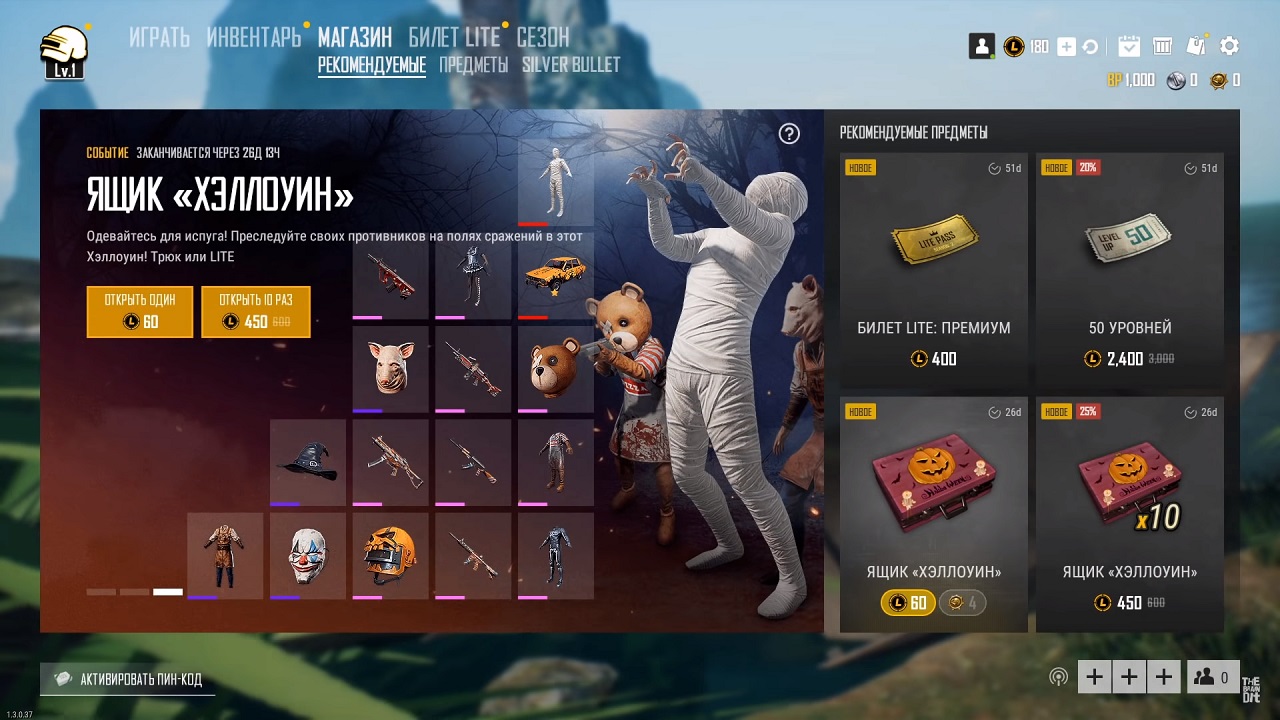The width and height of the screenshot is (1280, 720).
Task: Show crate help via question mark icon
Action: click(x=789, y=134)
